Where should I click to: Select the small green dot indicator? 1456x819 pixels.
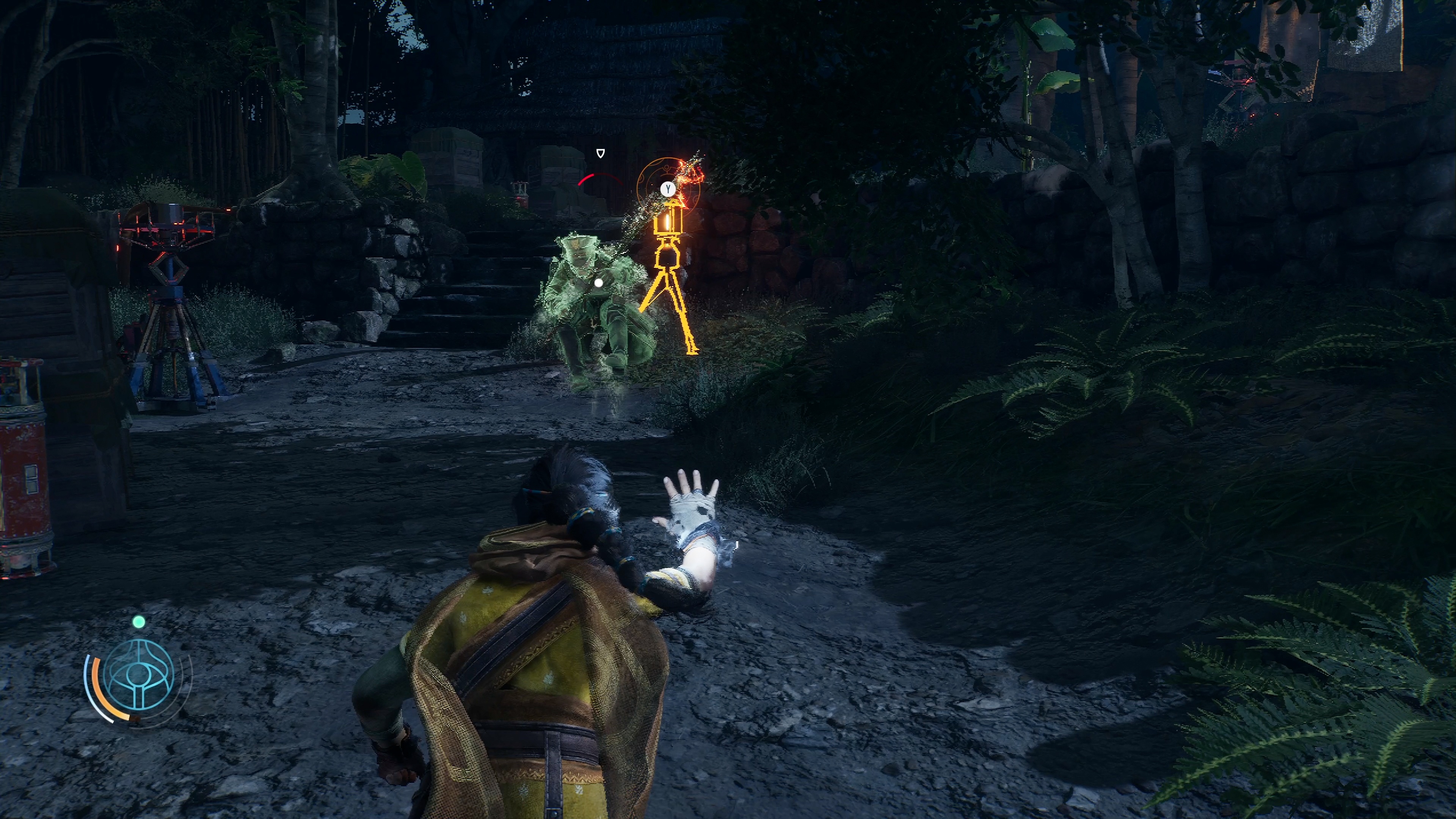(x=138, y=622)
